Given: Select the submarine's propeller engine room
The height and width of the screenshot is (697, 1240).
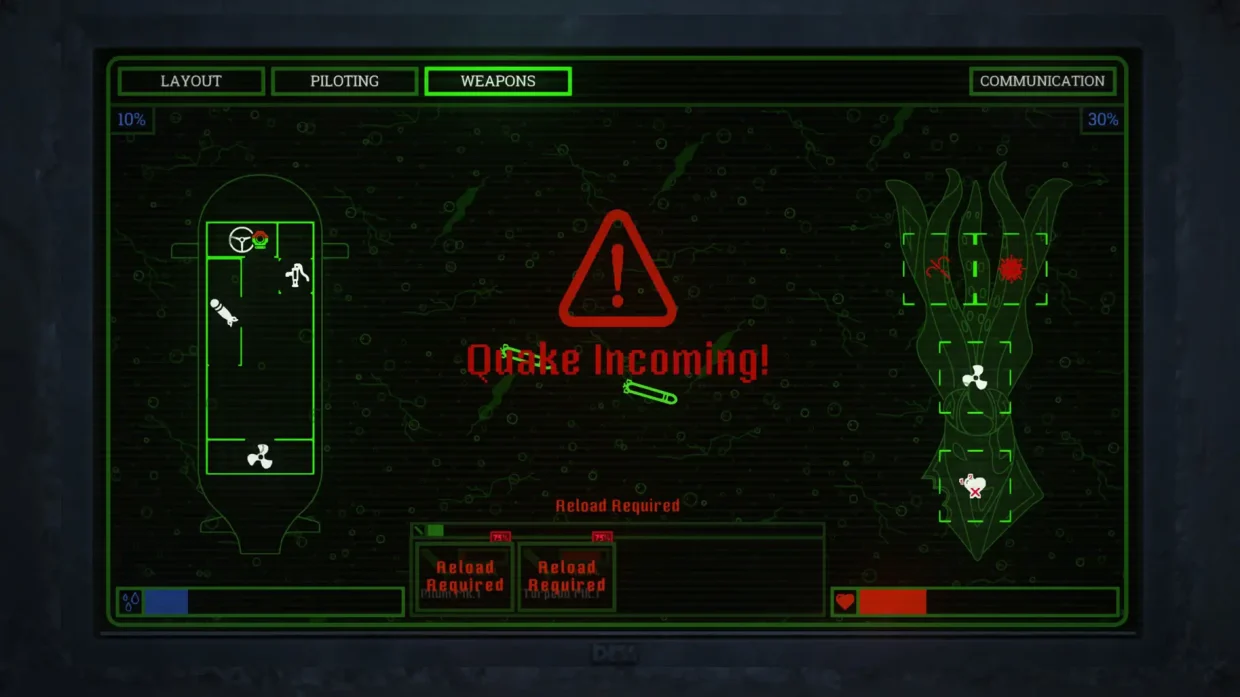Looking at the screenshot, I should coord(260,457).
